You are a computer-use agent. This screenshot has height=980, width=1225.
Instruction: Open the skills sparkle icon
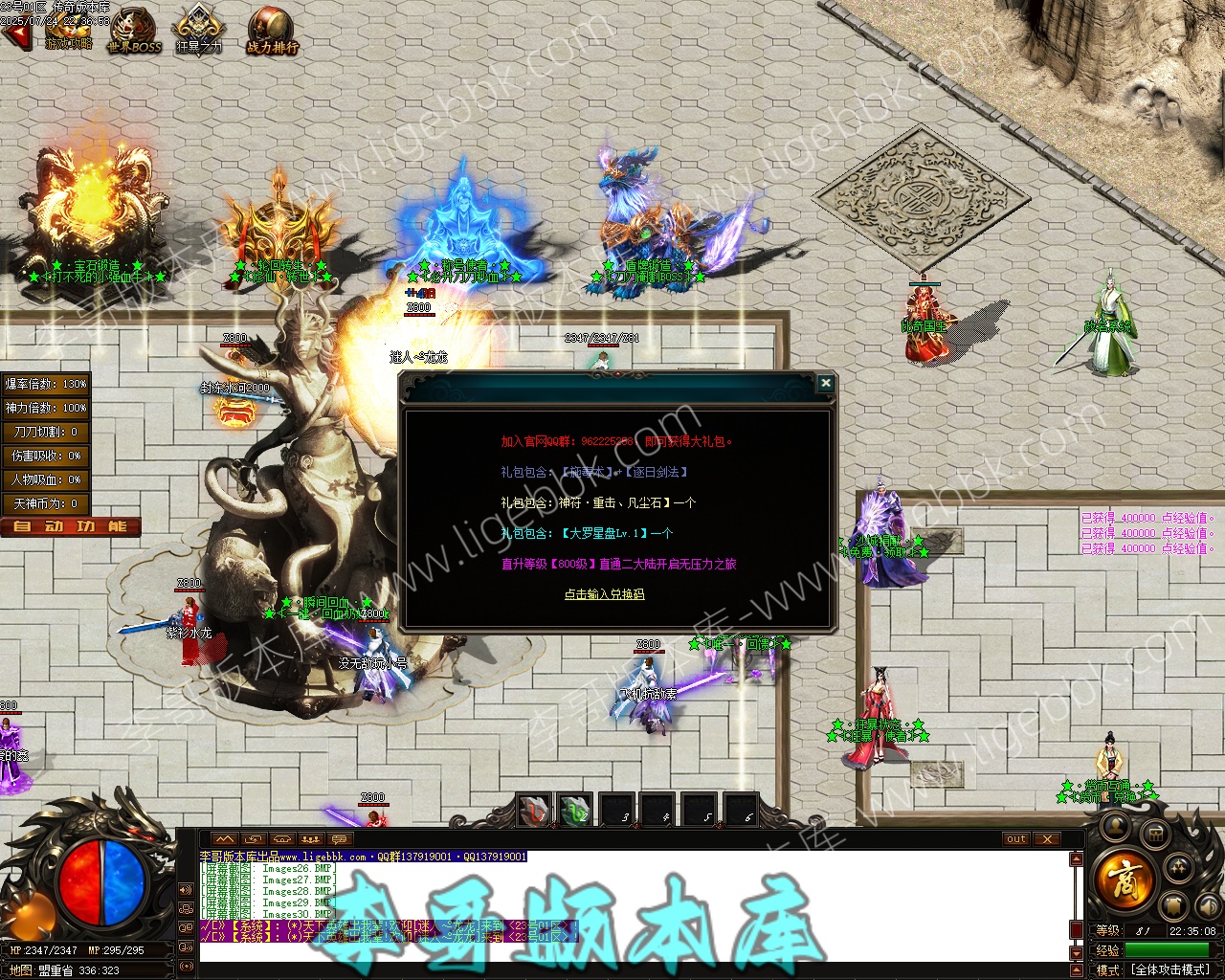tap(1180, 868)
